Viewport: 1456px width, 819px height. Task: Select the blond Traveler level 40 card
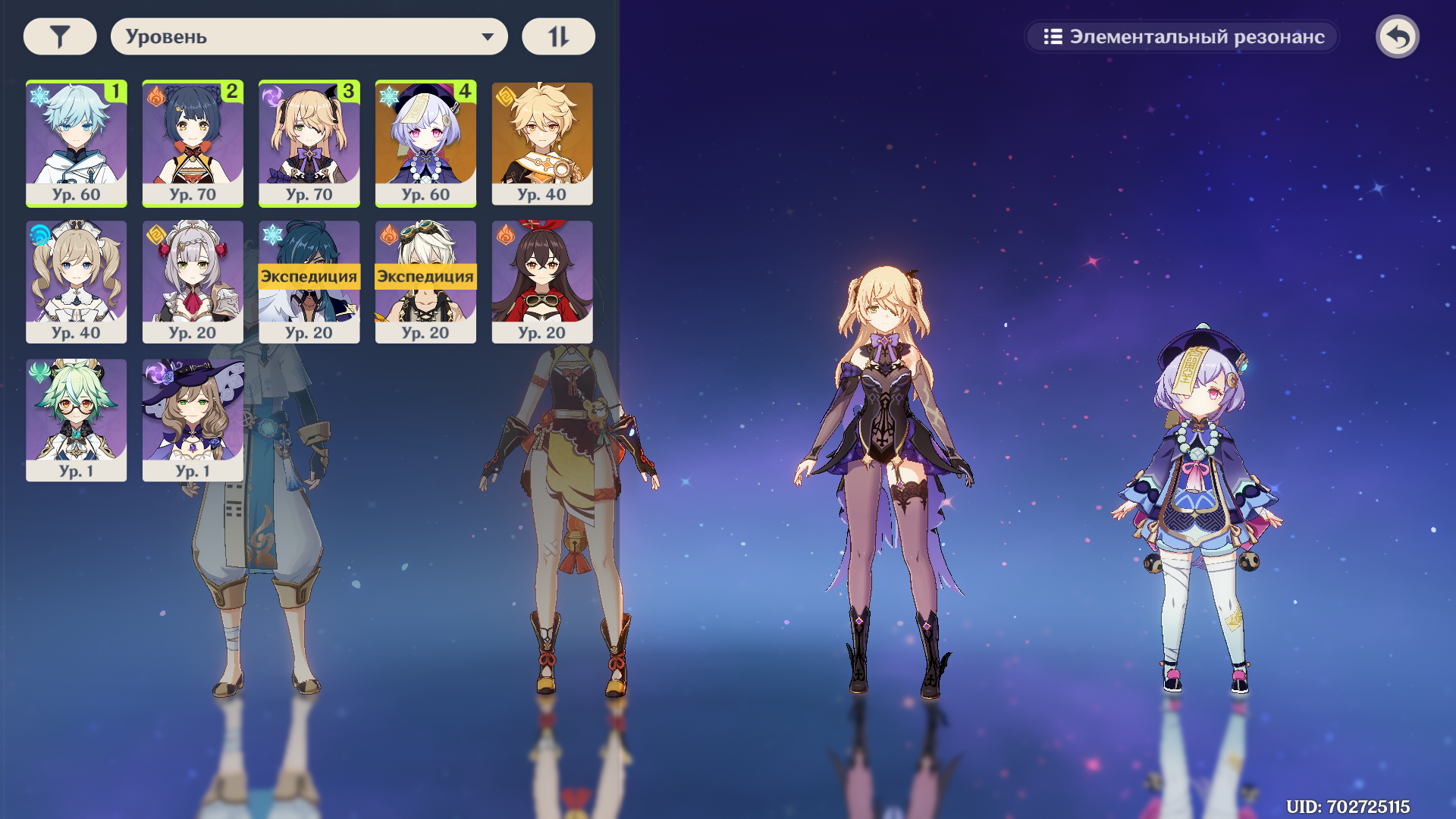541,143
